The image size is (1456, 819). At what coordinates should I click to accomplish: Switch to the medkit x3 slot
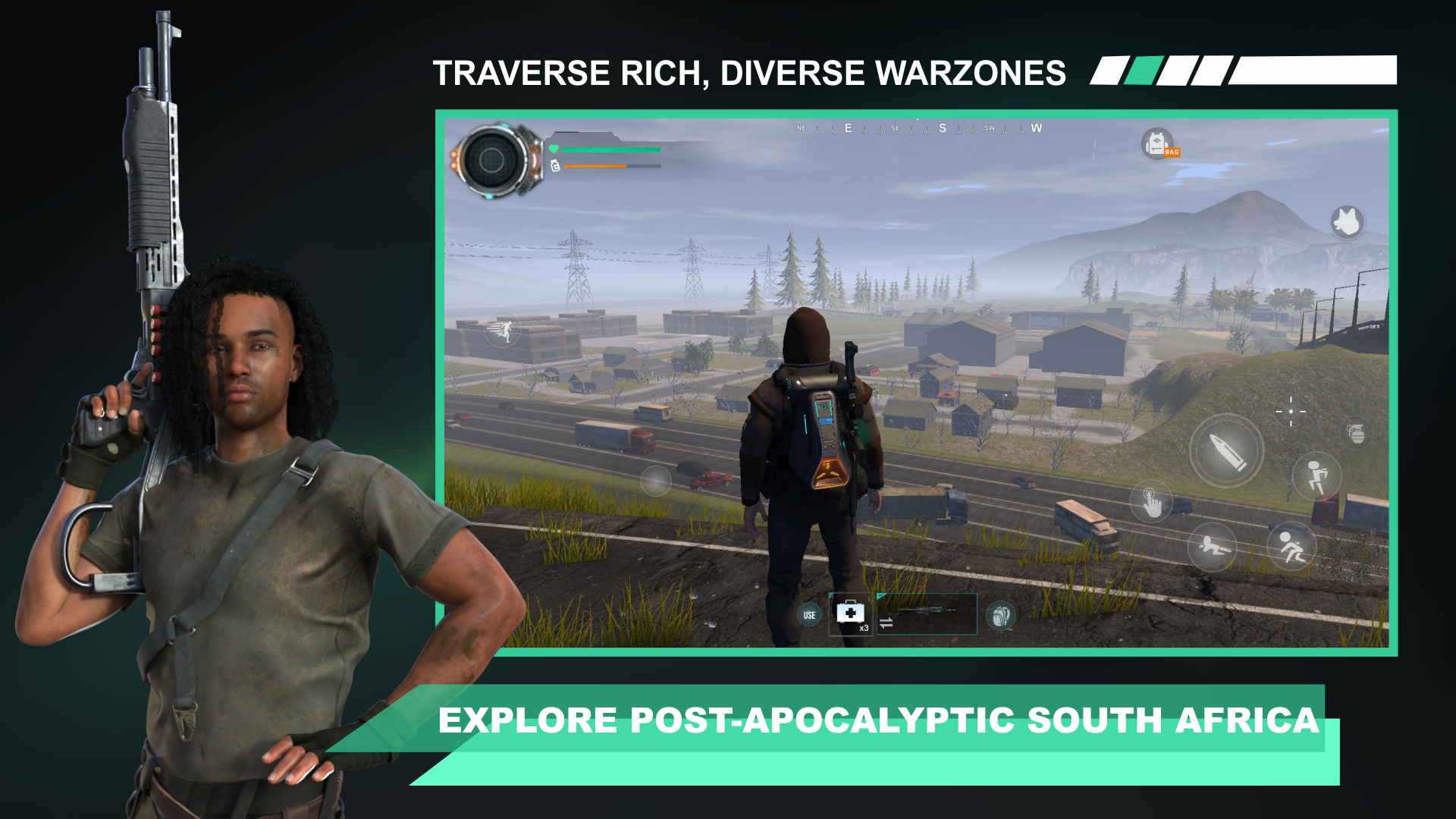(x=849, y=613)
